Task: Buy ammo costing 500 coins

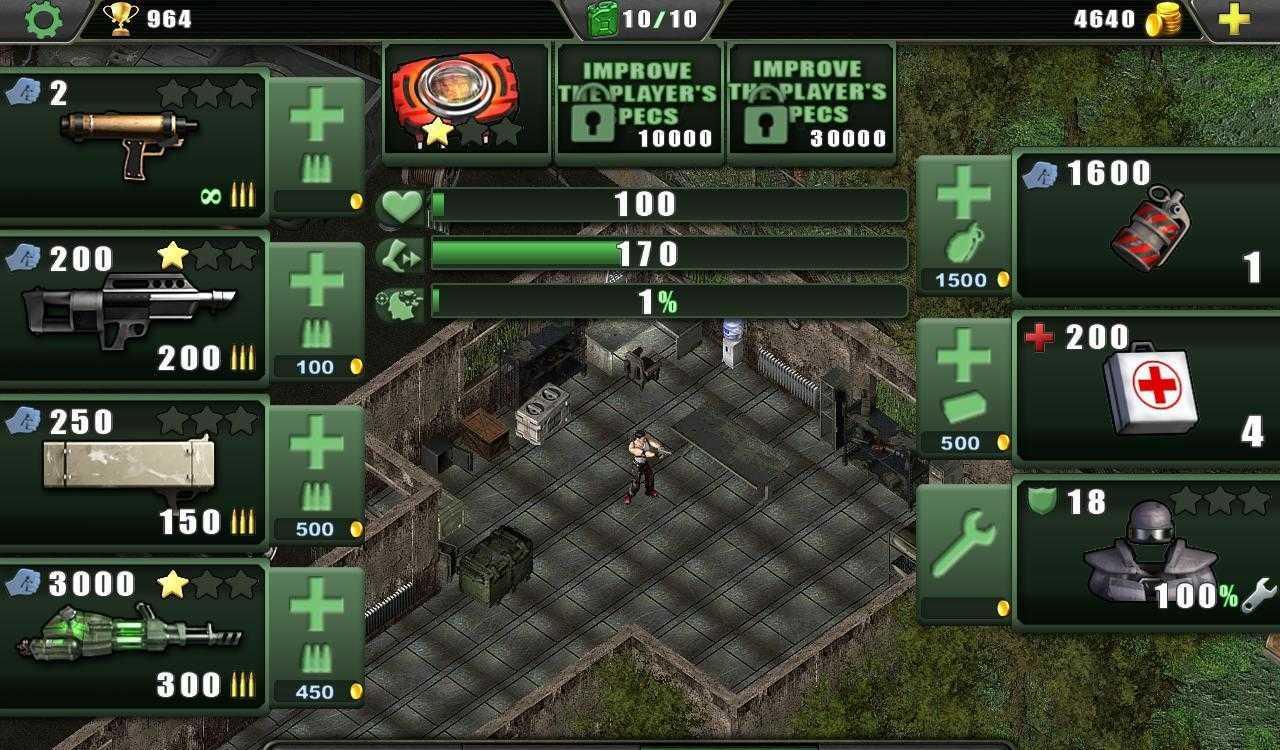Action: (x=316, y=472)
